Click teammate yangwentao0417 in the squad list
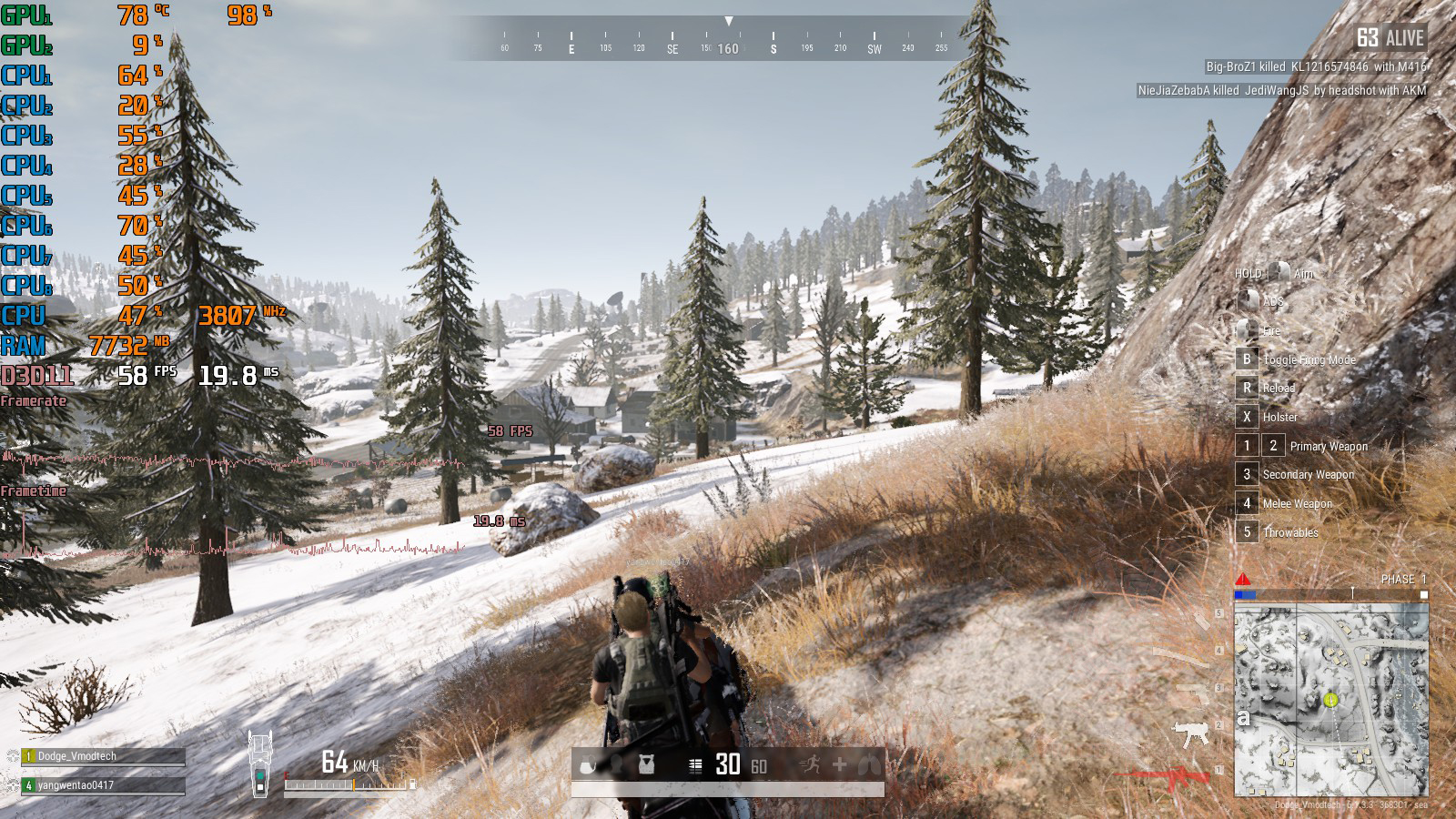This screenshot has height=819, width=1456. coord(103,785)
